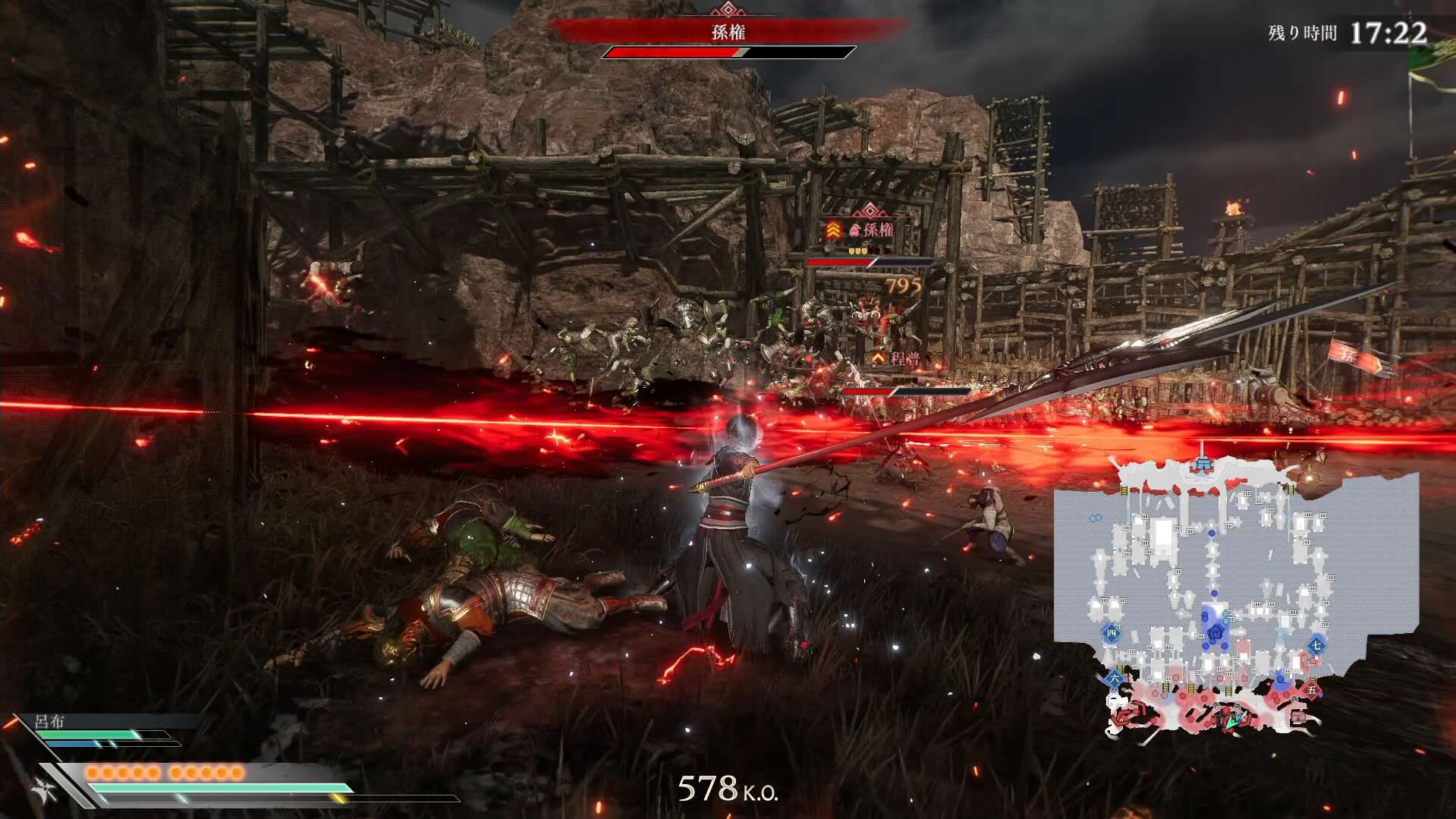The image size is (1456, 819).
Task: Click Lu Bu's weapon emblem icon
Action: pos(42,791)
